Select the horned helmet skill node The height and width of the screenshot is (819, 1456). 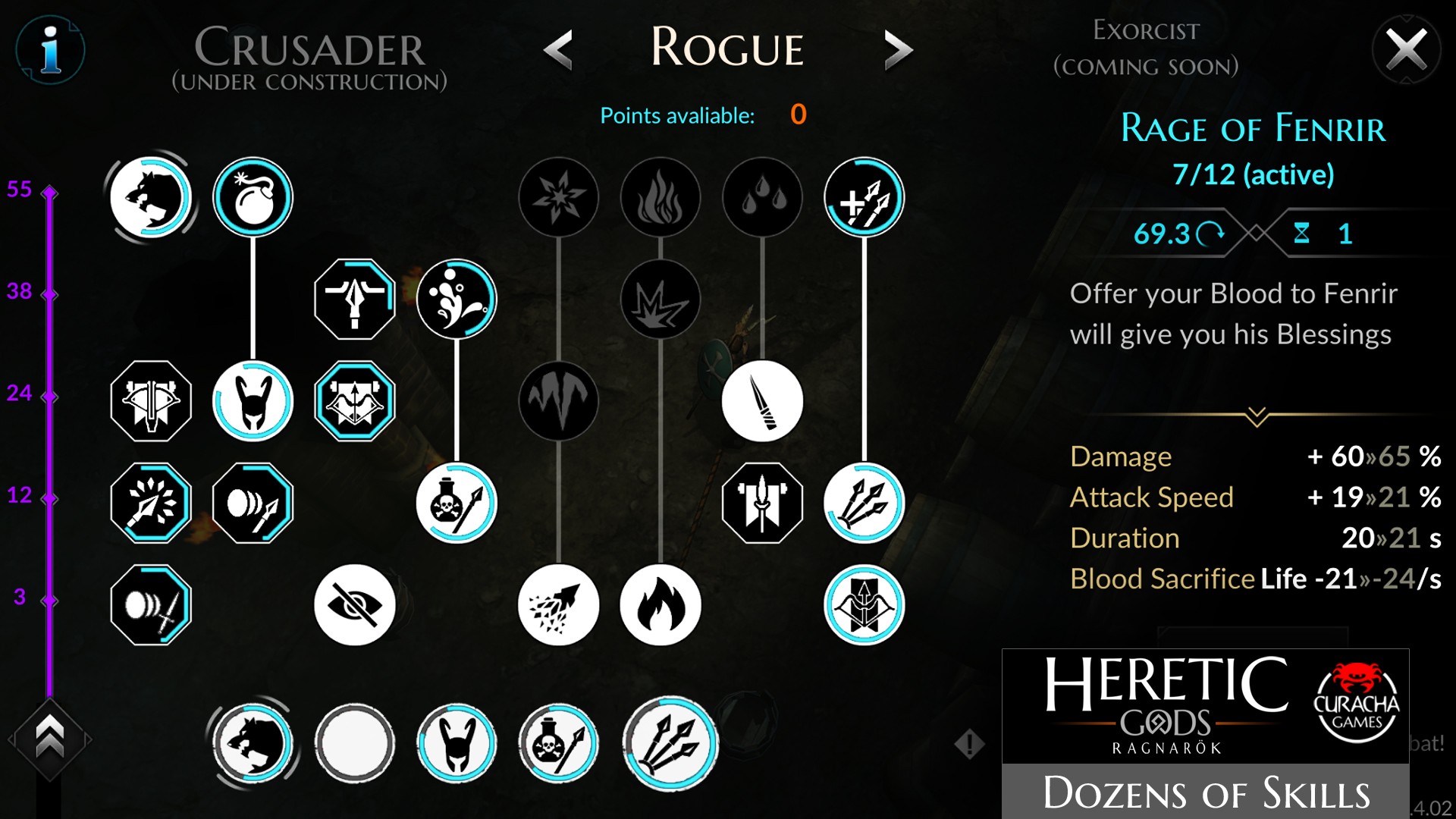(x=253, y=401)
